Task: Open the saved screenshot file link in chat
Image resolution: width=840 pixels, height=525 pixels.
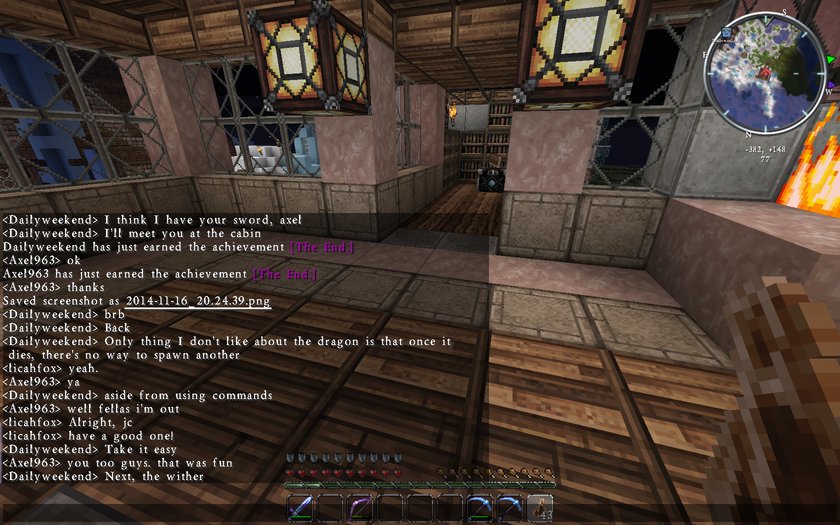Action: point(198,301)
